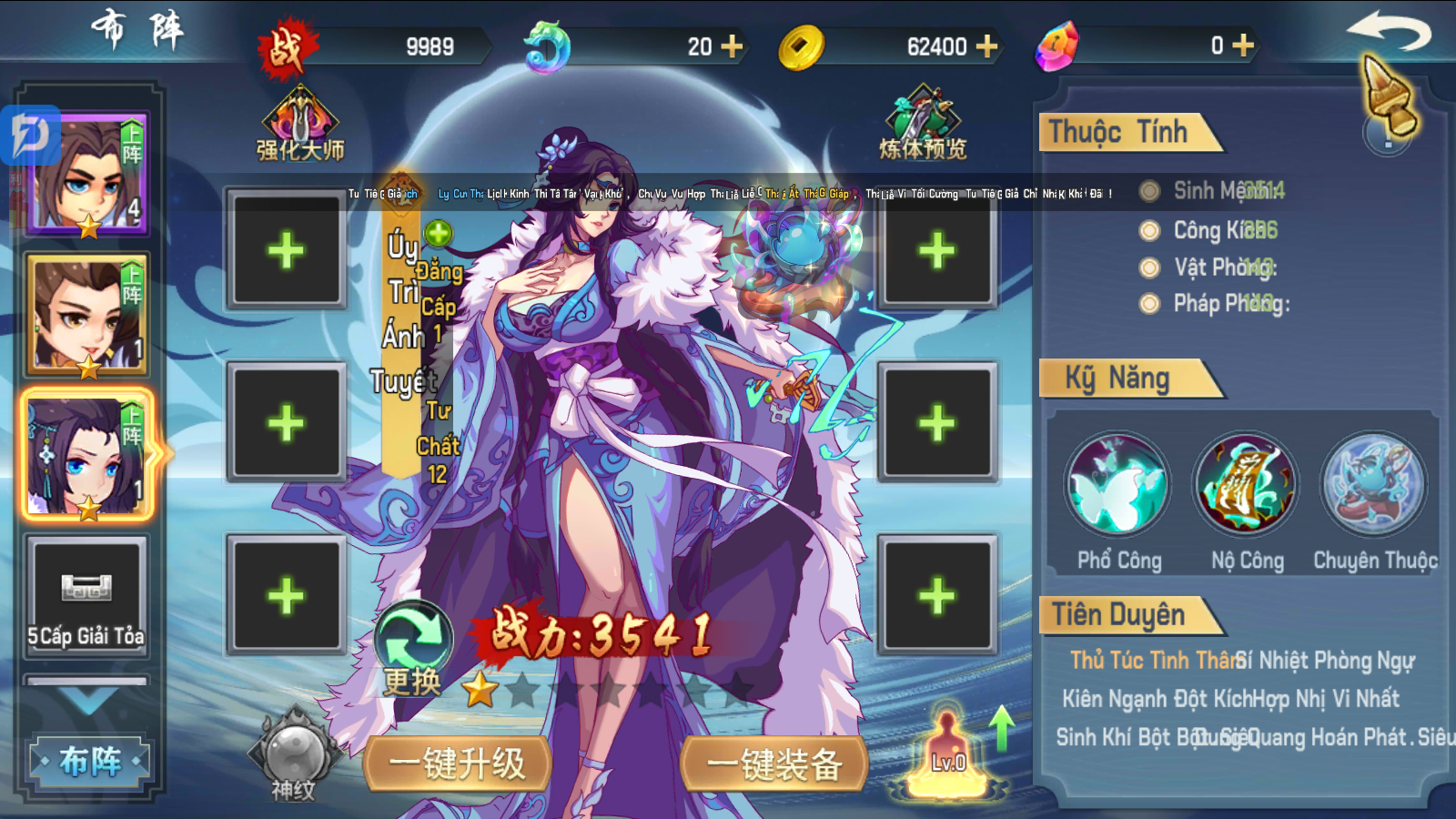Add more jade dragon currency with plus
The height and width of the screenshot is (819, 1456).
[x=732, y=46]
